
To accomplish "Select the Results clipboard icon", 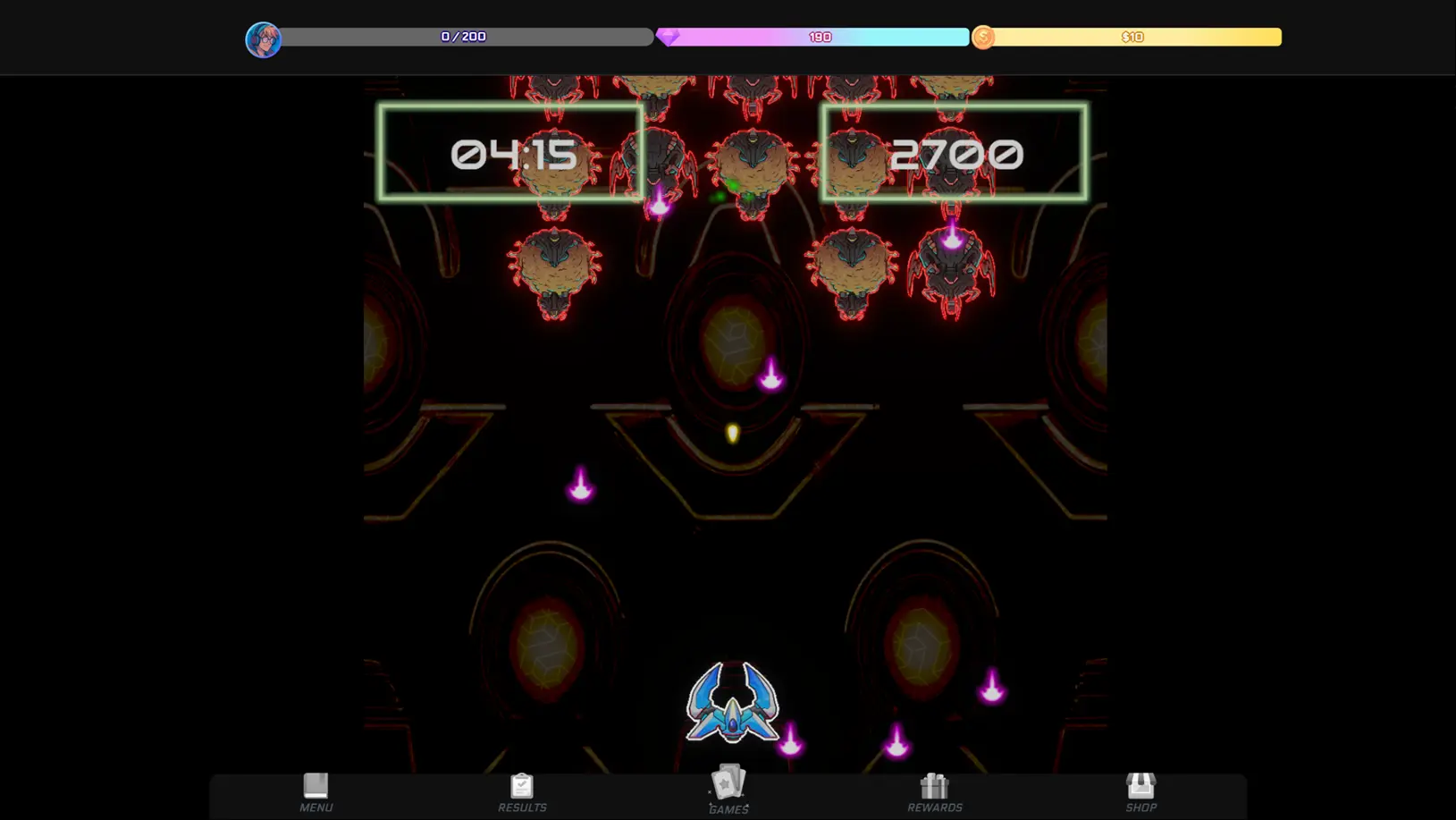I will [x=522, y=784].
